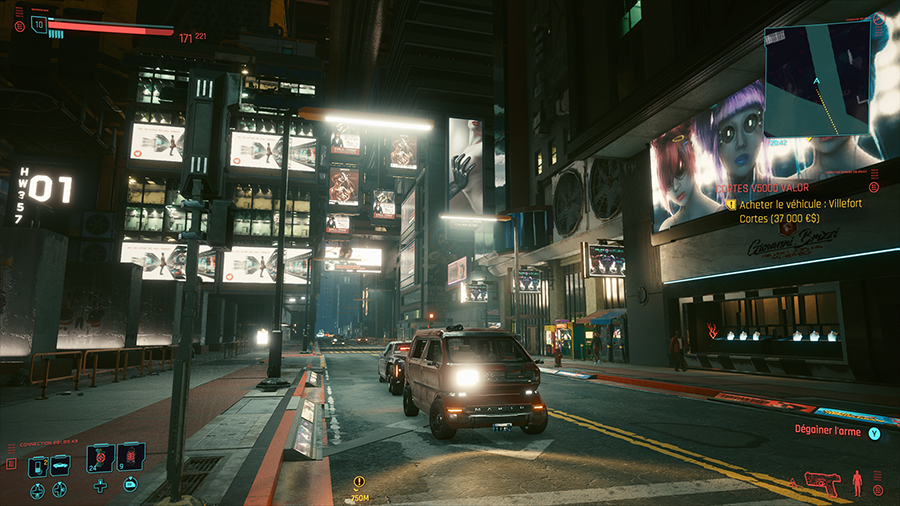
Task: Click the level 10 badge
Action: pos(39,24)
